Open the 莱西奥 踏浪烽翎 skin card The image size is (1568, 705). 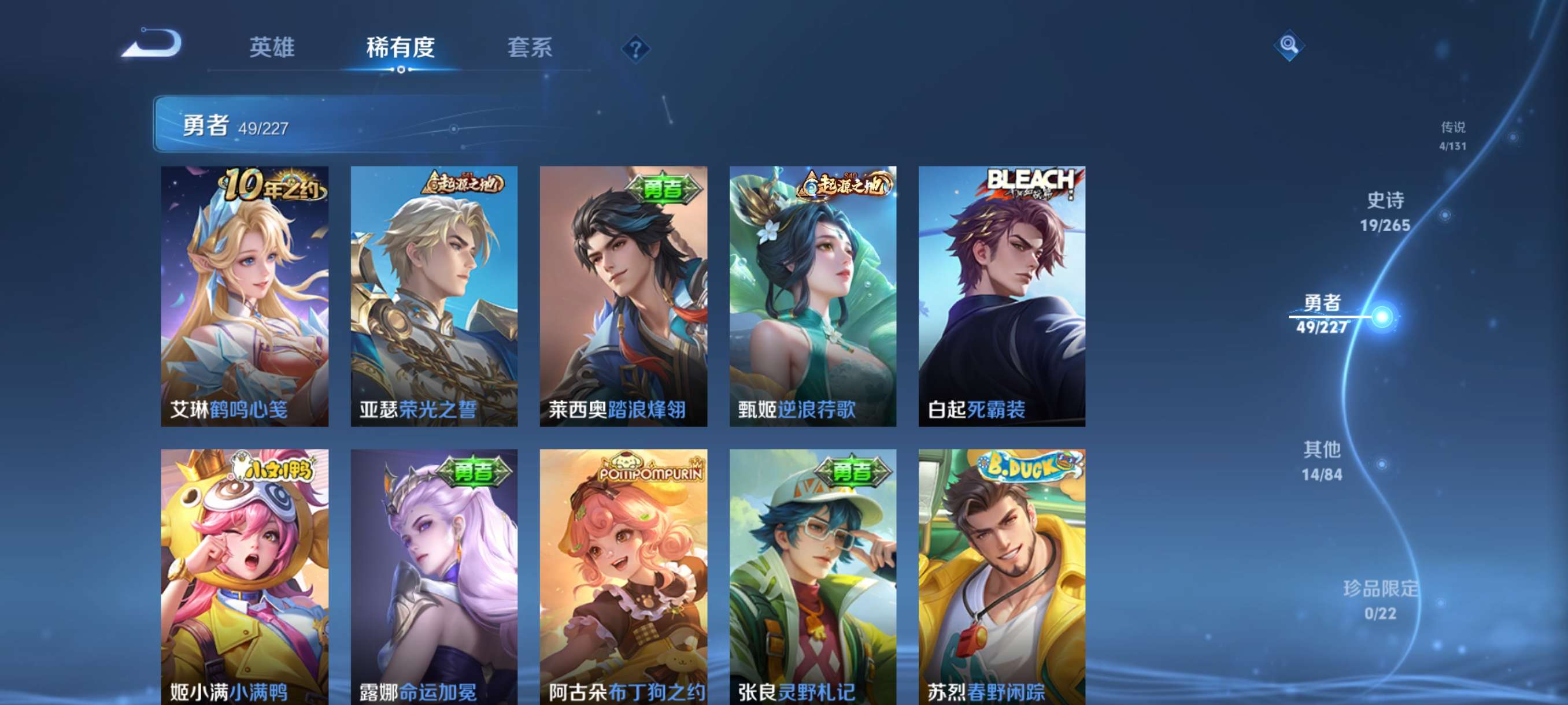tap(623, 296)
